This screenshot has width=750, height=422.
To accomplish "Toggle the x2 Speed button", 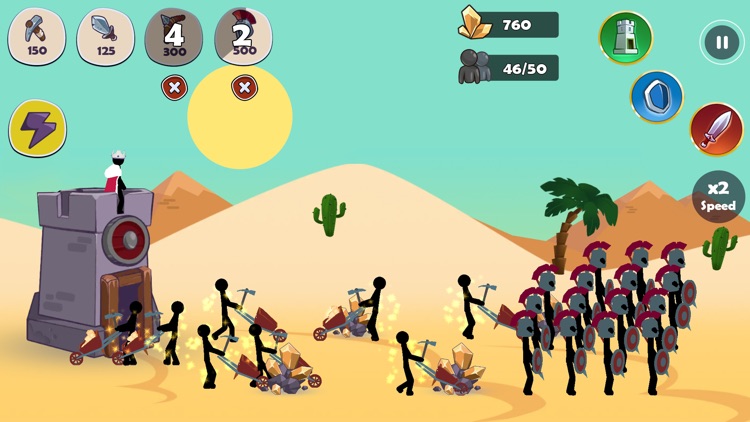I will click(x=720, y=197).
